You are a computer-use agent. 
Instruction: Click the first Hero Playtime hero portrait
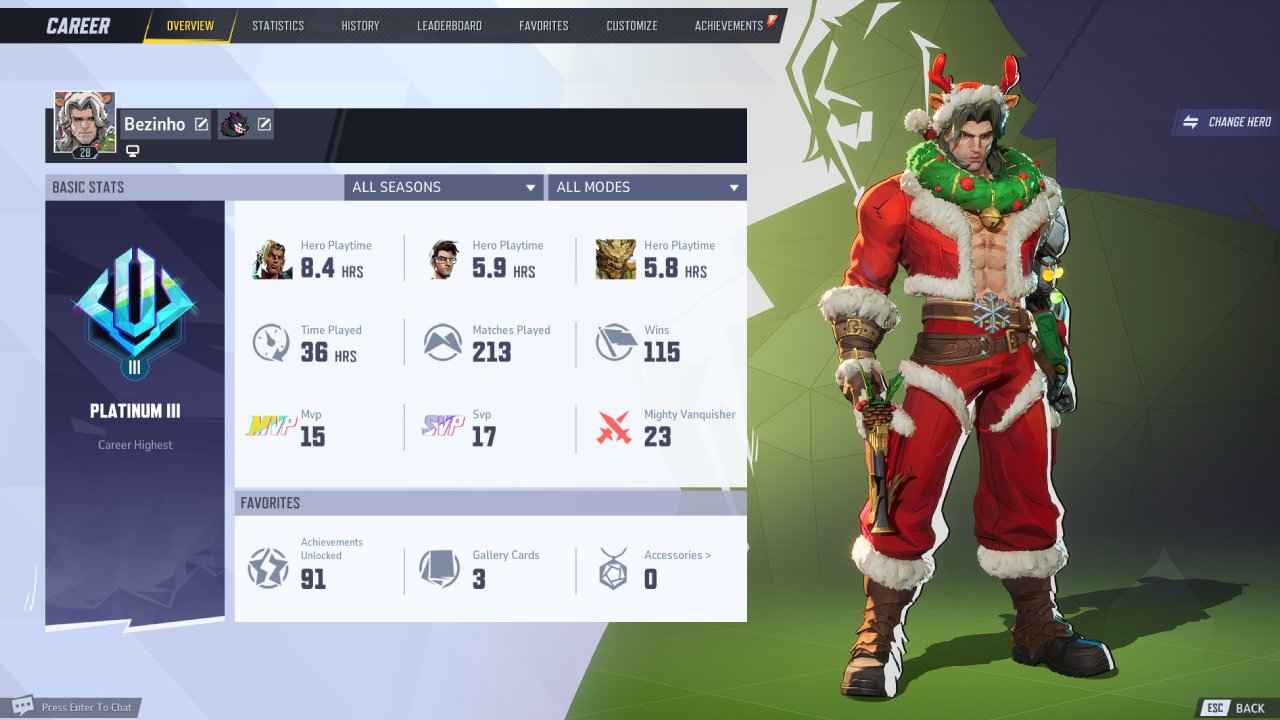click(271, 258)
